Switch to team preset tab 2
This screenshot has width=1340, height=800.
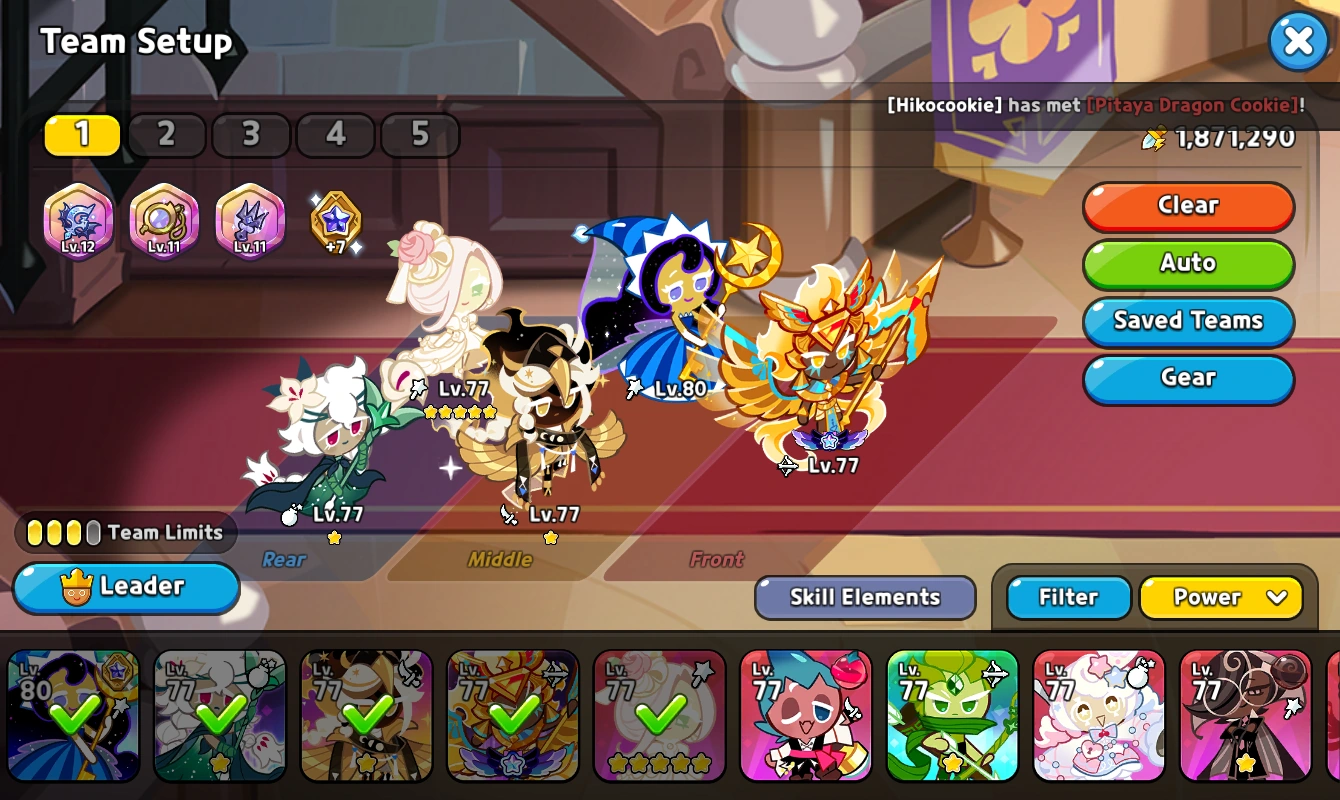click(x=166, y=134)
